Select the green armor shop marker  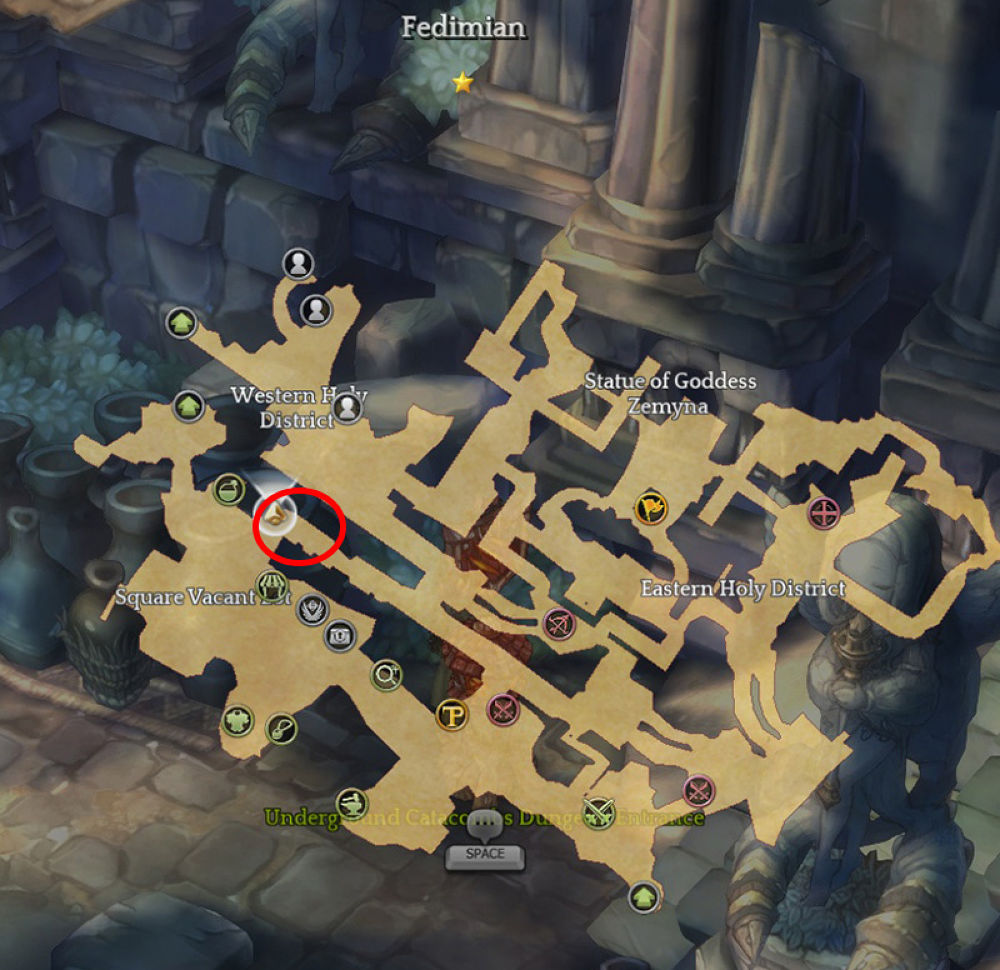coord(237,720)
